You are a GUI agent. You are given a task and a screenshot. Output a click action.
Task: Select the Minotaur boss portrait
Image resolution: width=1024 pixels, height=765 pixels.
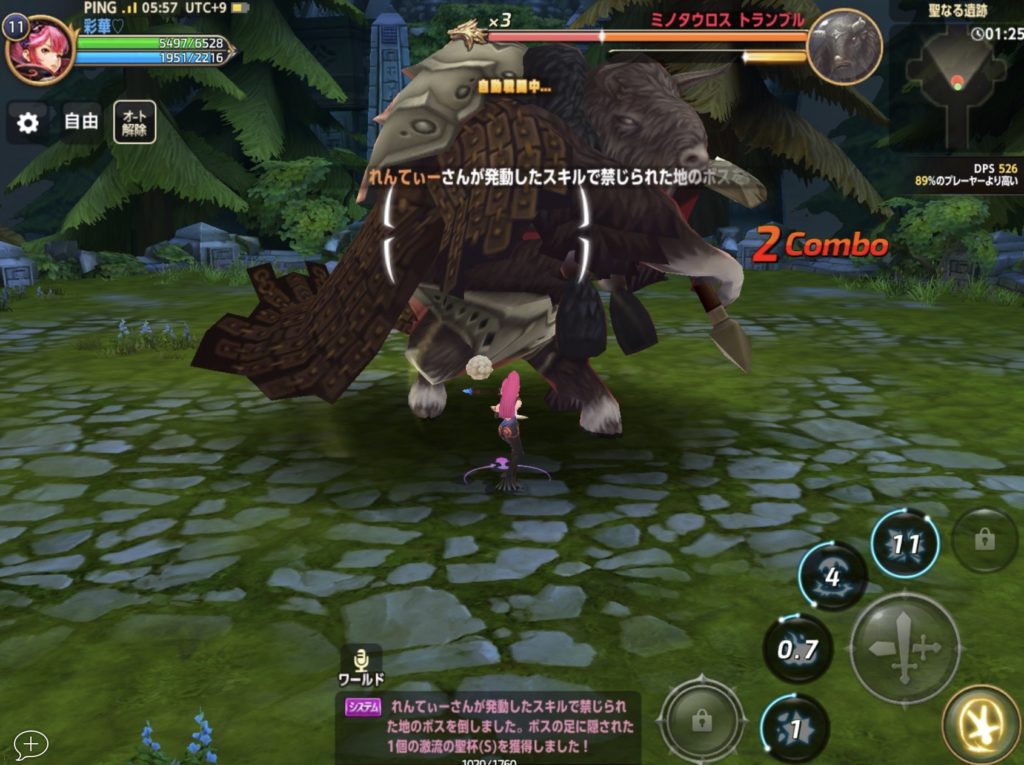[x=844, y=46]
